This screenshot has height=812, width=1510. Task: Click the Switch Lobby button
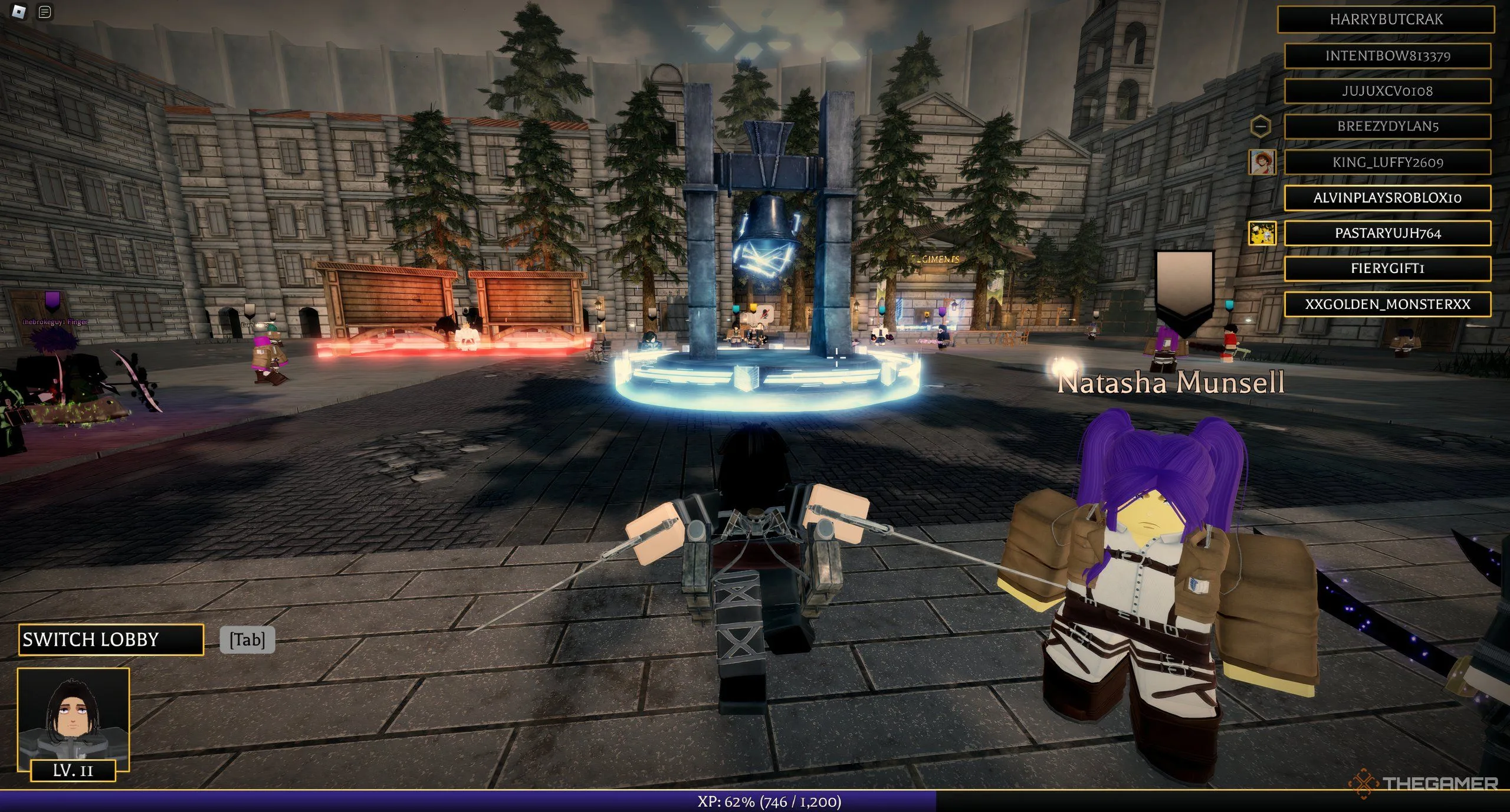pyautogui.click(x=110, y=639)
